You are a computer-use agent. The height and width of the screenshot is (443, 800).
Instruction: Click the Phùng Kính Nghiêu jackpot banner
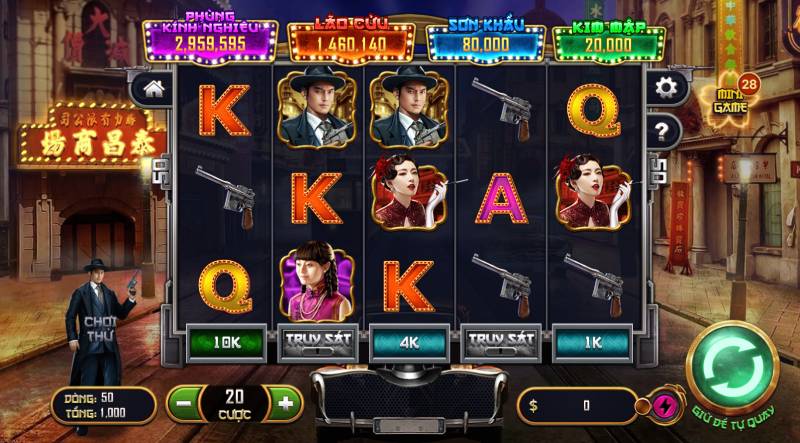pos(211,39)
